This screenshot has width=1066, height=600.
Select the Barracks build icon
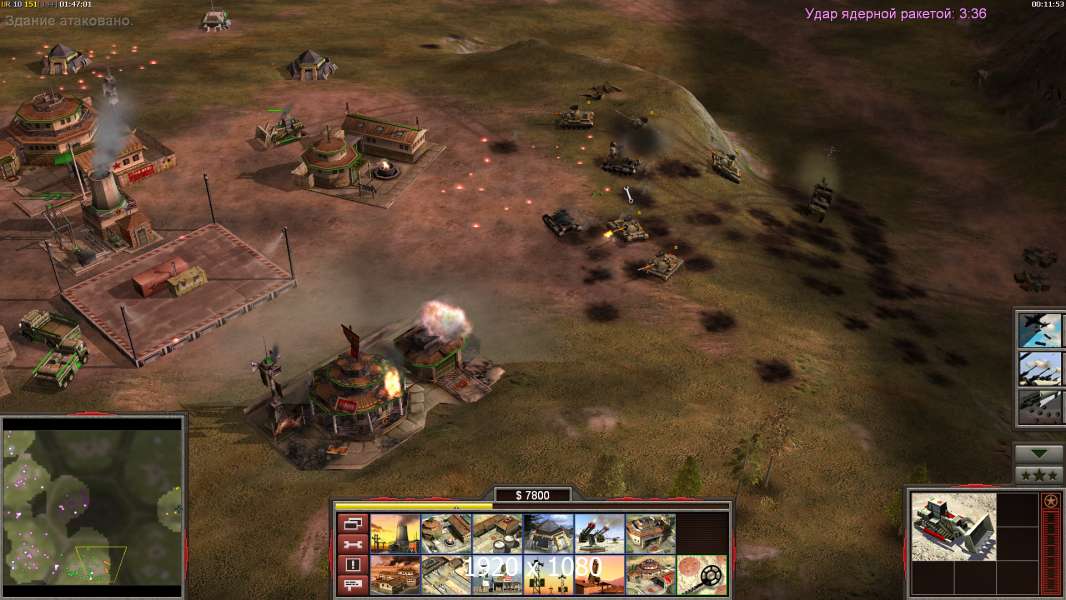click(447, 534)
